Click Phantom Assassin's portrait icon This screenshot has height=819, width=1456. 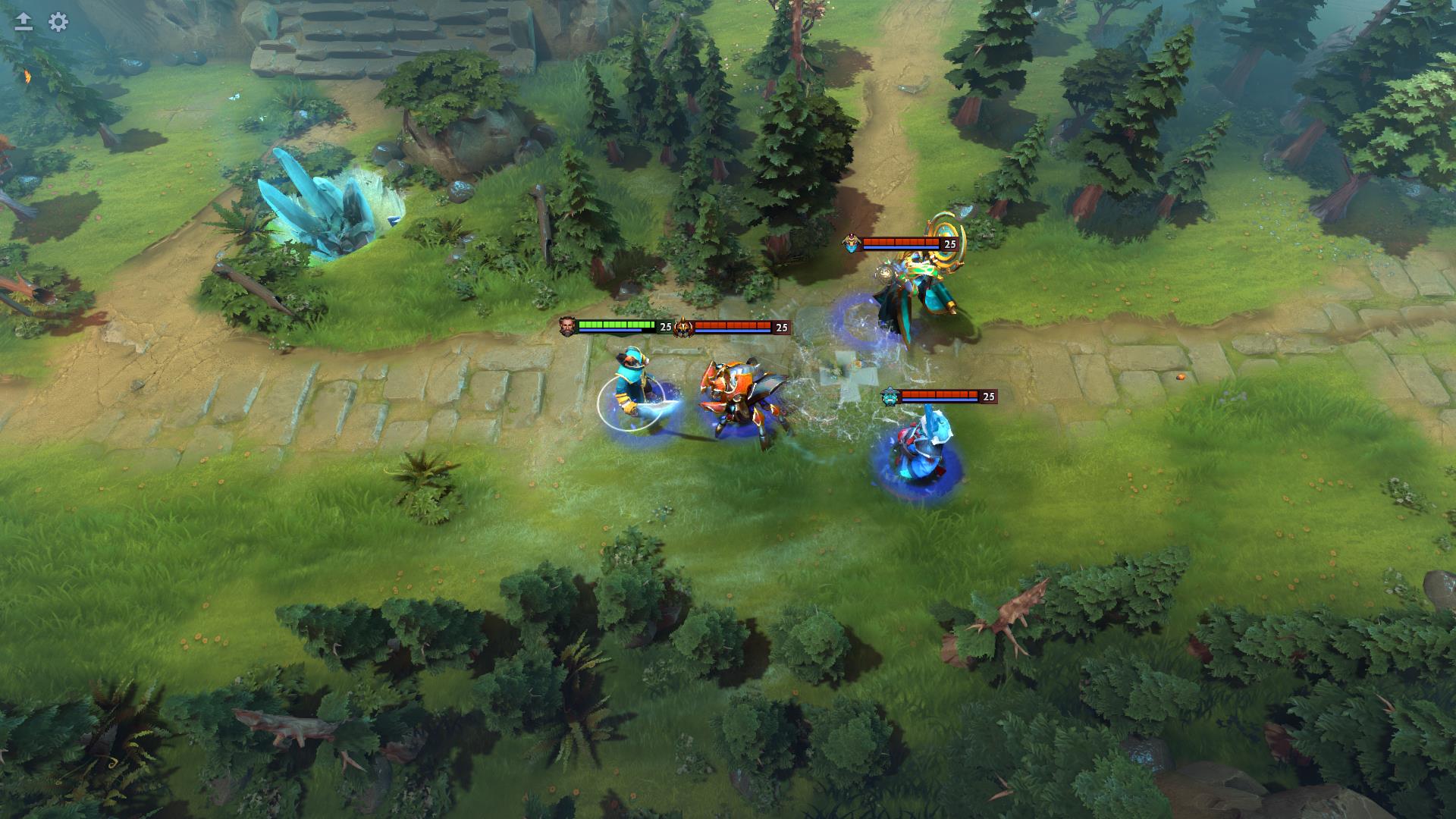pyautogui.click(x=852, y=244)
